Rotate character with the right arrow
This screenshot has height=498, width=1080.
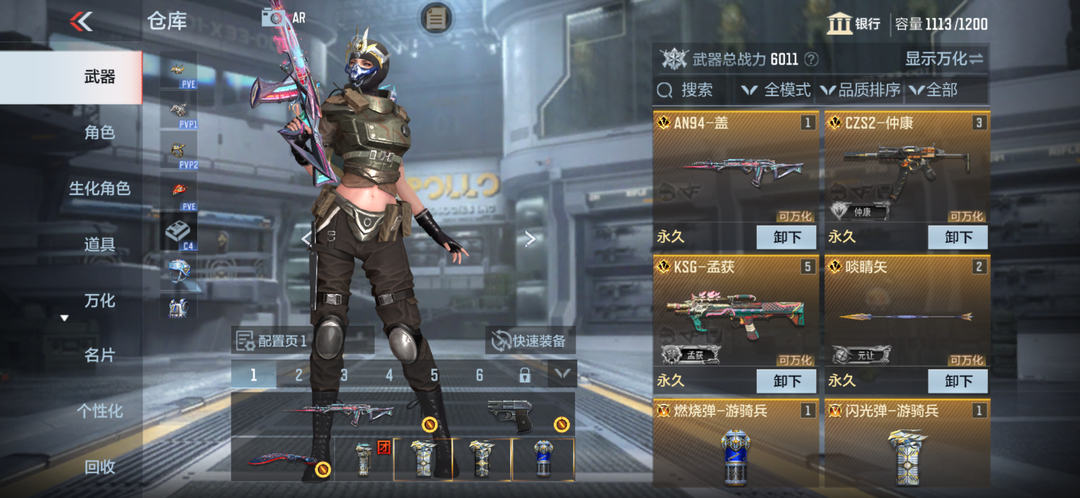click(530, 238)
